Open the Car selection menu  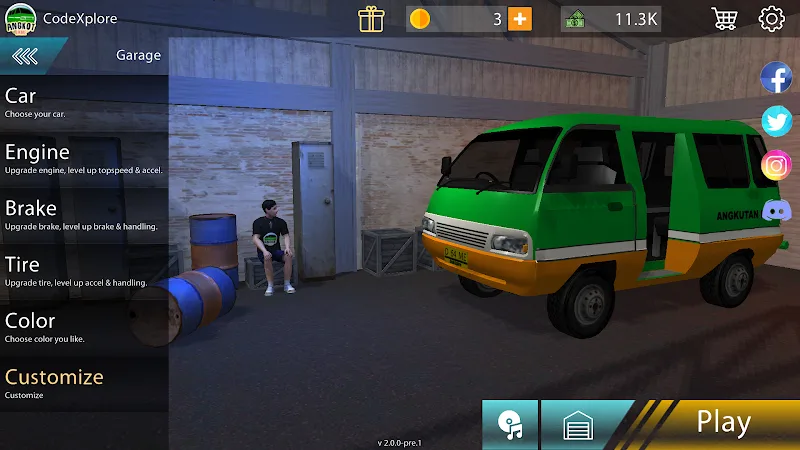click(x=60, y=102)
